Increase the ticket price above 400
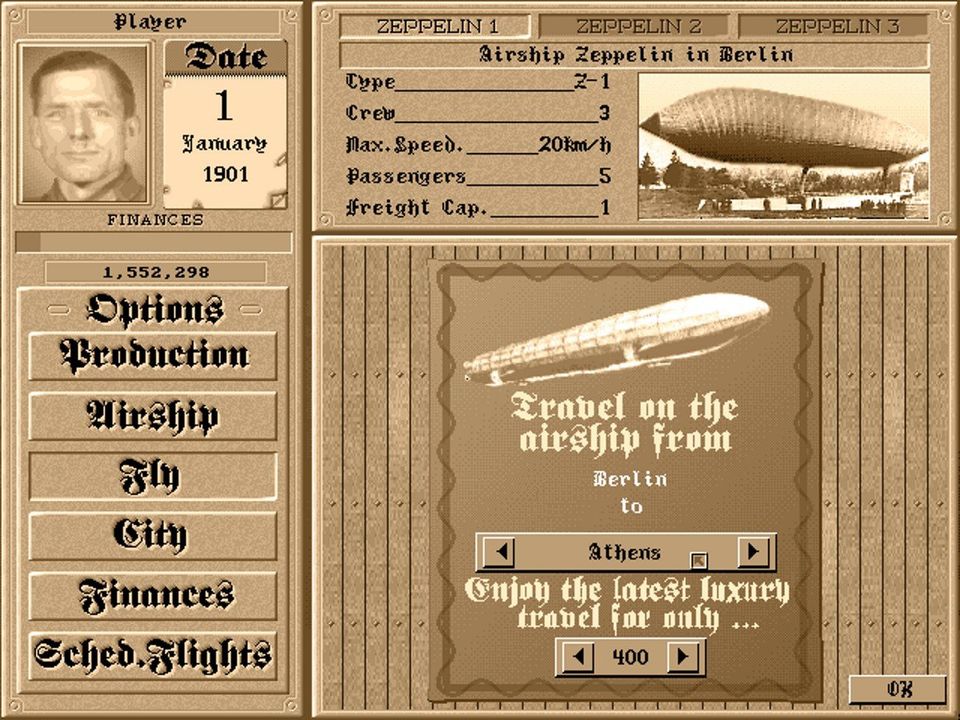Screen dimensions: 960x720 point(684,657)
